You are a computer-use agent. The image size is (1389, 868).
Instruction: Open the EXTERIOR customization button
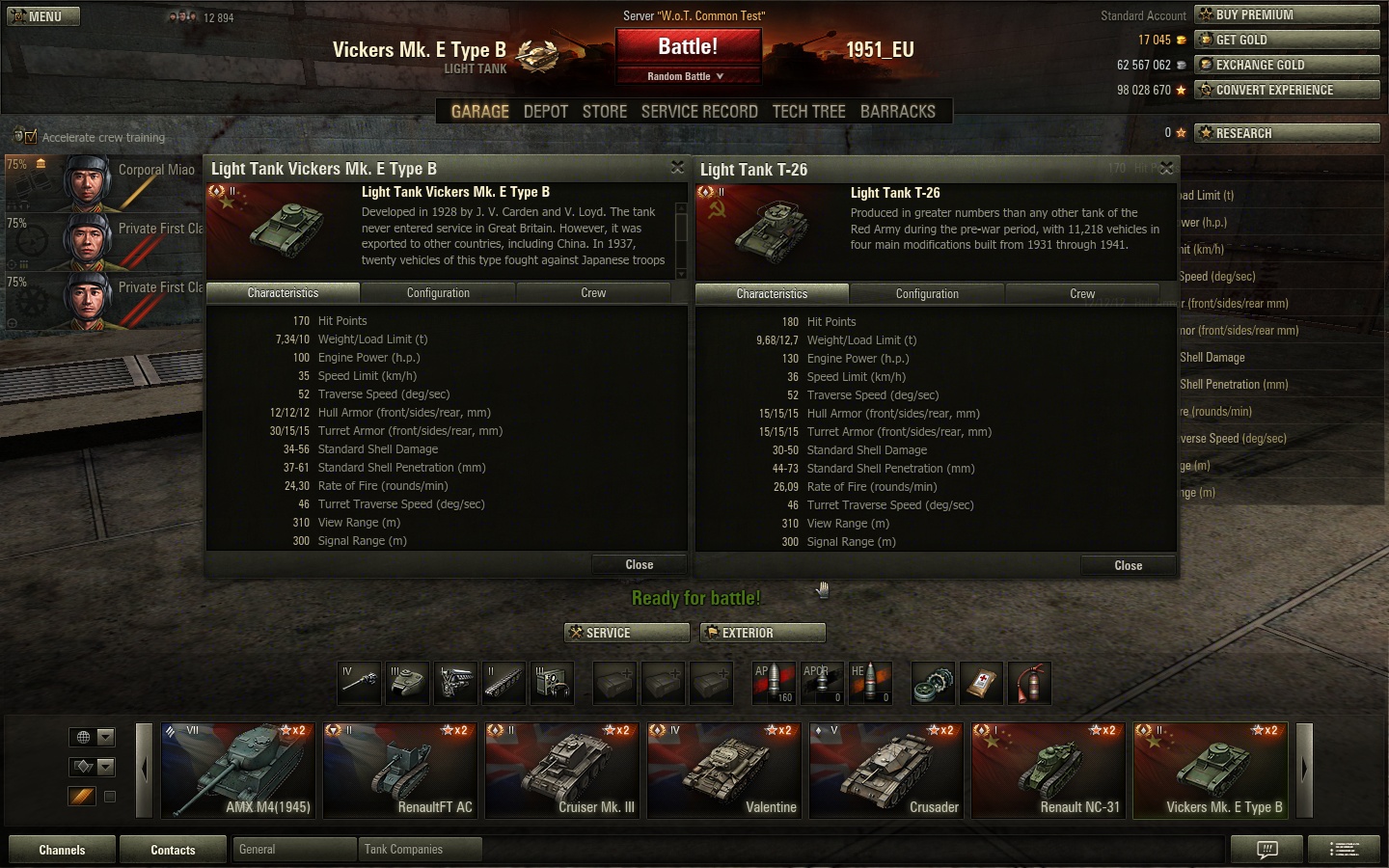click(x=762, y=633)
